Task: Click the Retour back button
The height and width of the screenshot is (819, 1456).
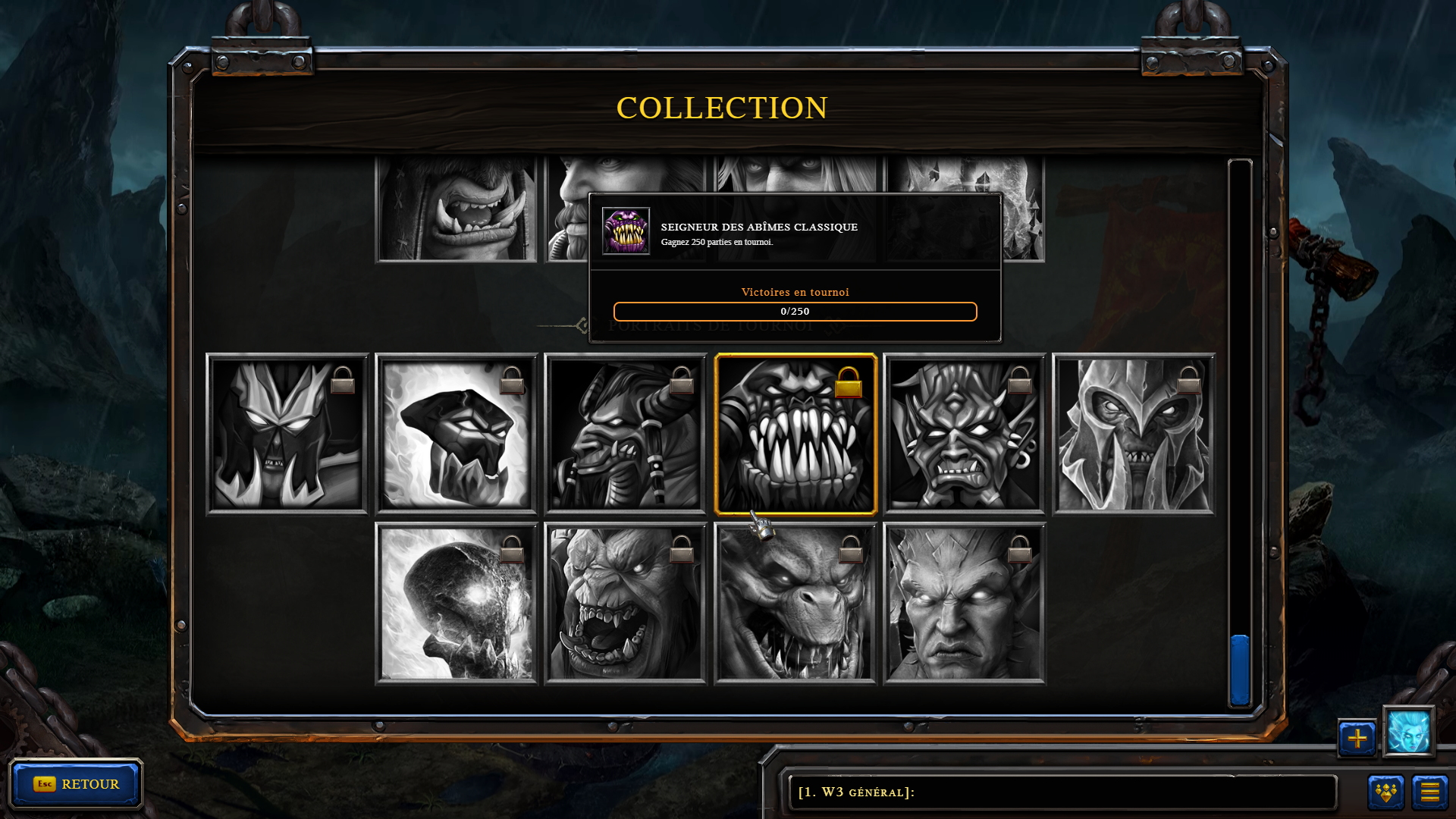Action: click(x=76, y=784)
